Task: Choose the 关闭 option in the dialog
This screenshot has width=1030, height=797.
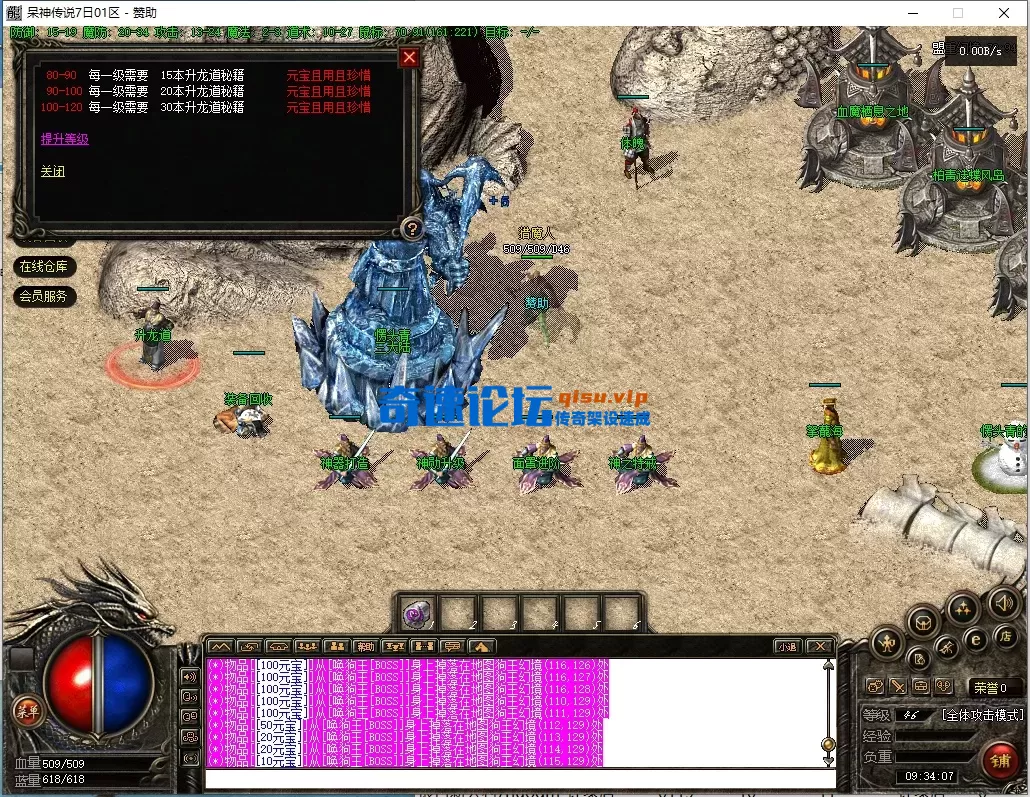Action: pyautogui.click(x=53, y=171)
